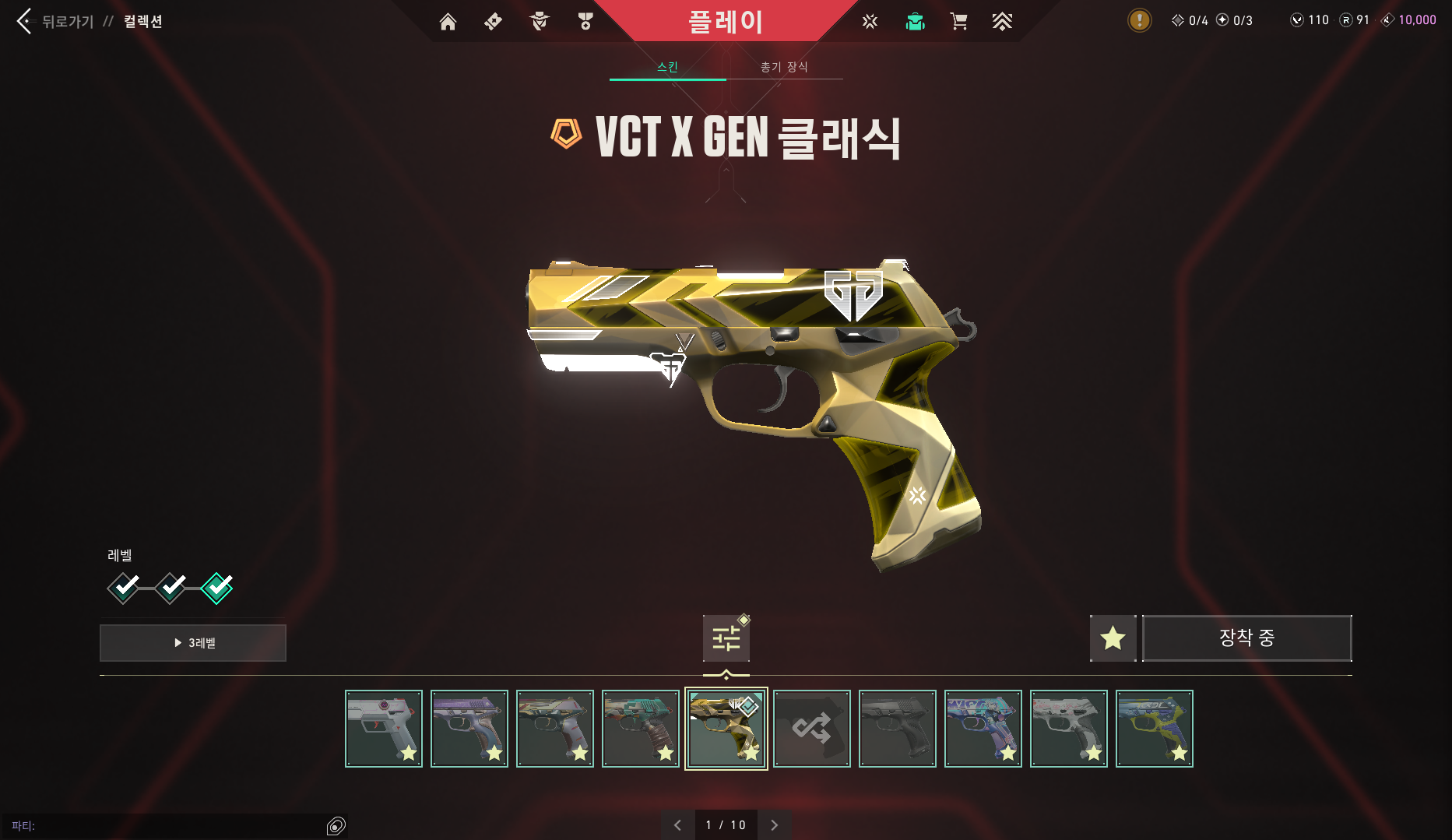Switch to the 스킨 tab
The height and width of the screenshot is (840, 1452).
click(667, 67)
